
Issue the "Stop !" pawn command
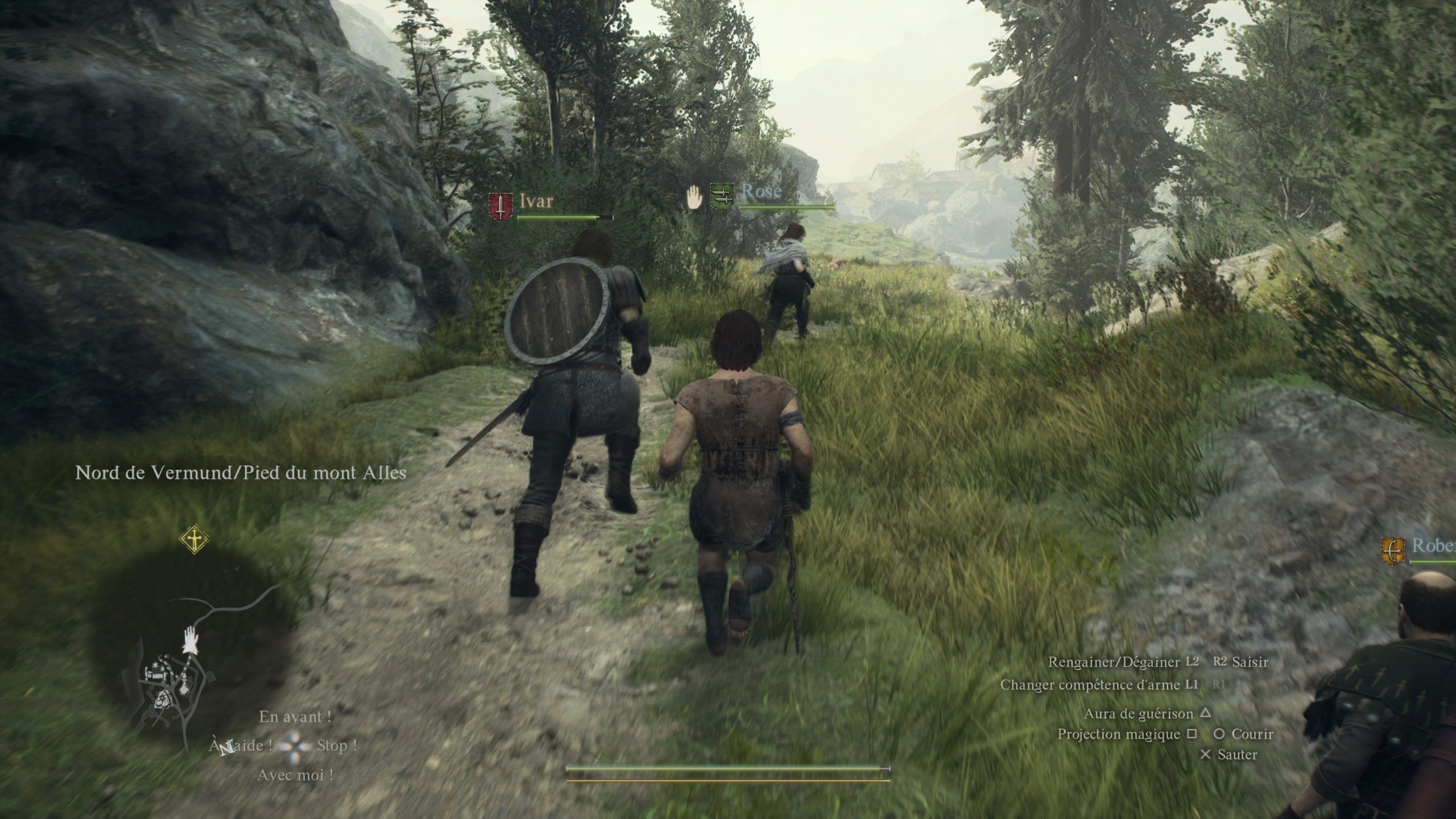(337, 746)
